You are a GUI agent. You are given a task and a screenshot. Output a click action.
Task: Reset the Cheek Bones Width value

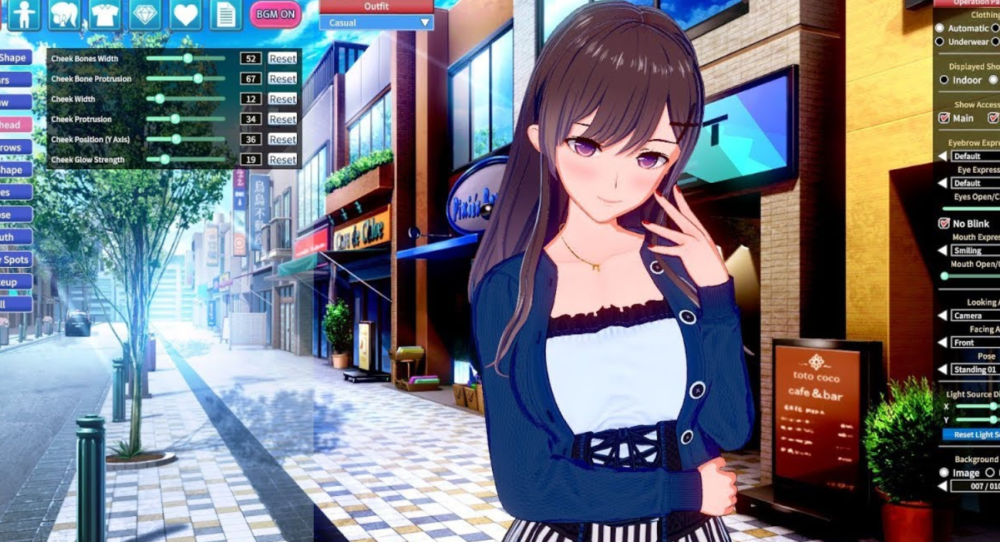(x=282, y=59)
